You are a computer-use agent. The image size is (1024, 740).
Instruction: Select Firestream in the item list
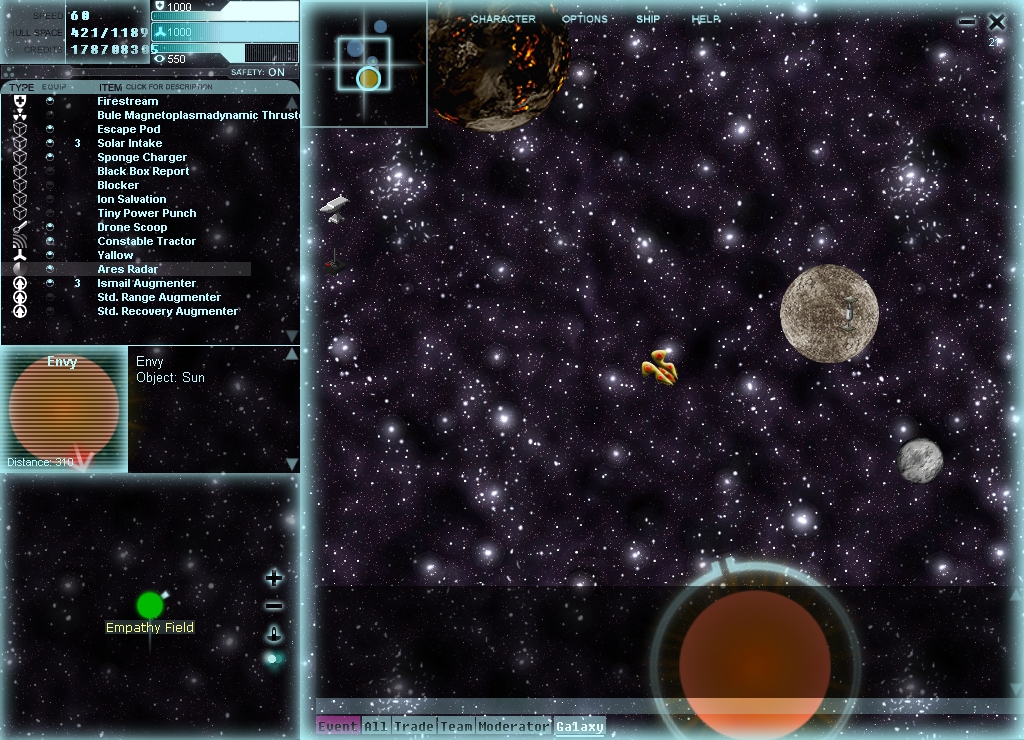tap(127, 101)
